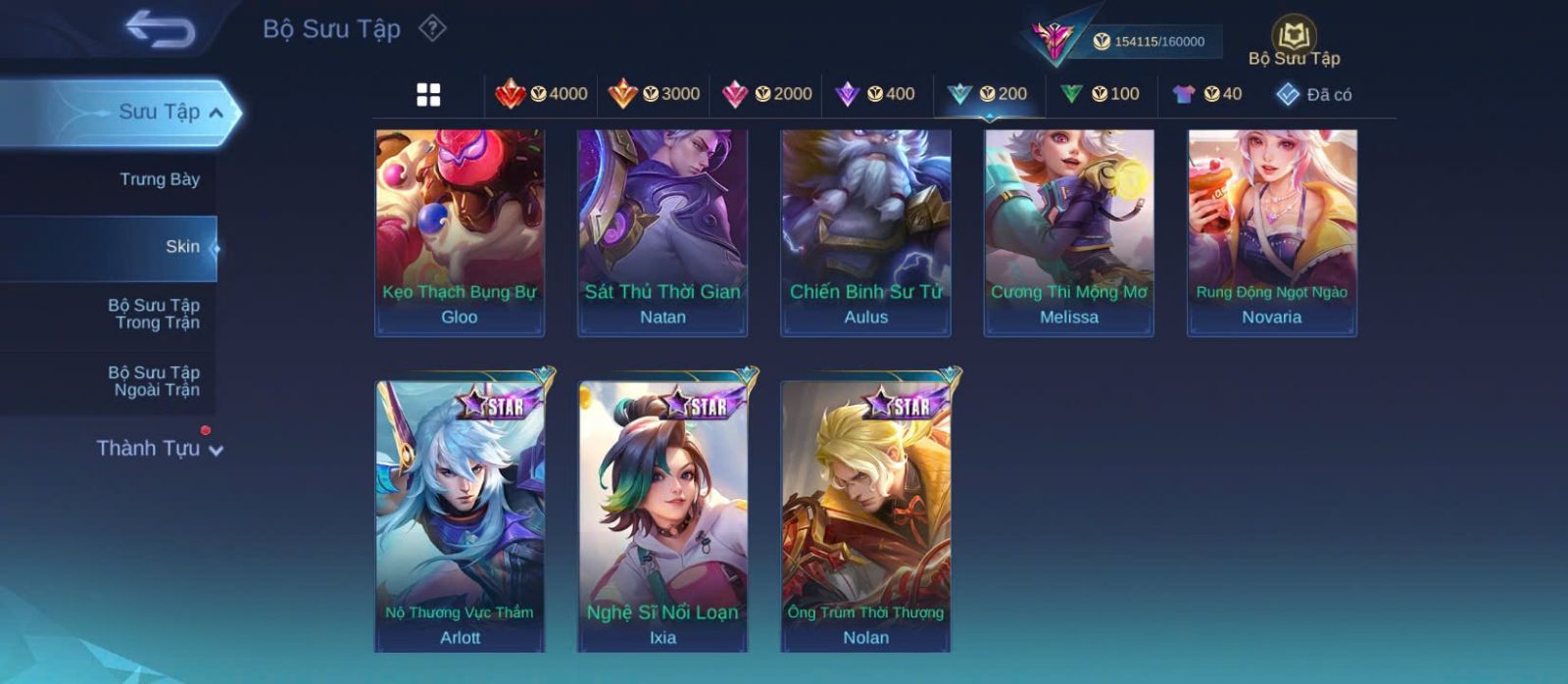
Task: Open the Trưng Bày menu entry
Action: 159,179
